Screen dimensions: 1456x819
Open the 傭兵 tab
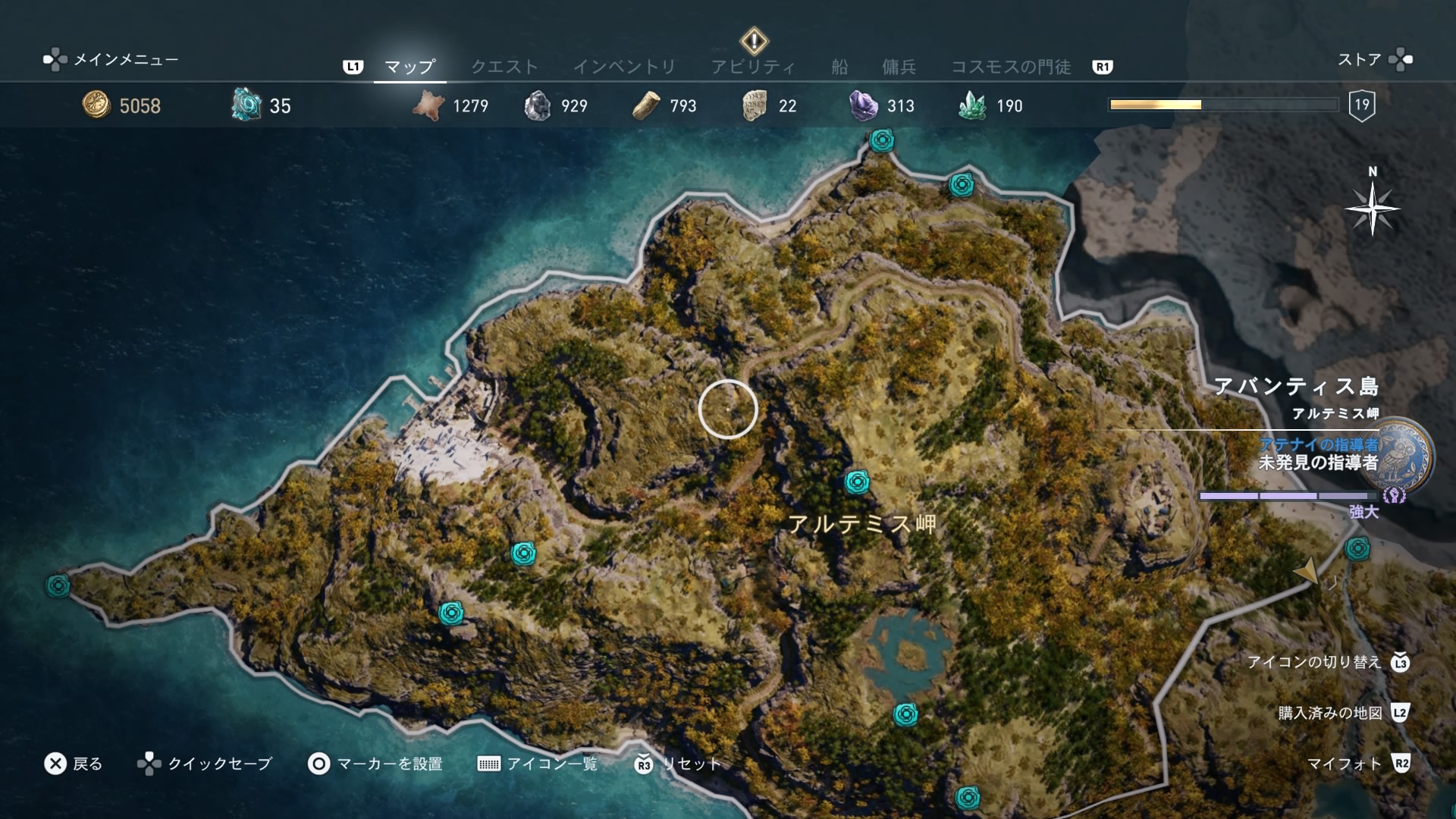point(899,67)
